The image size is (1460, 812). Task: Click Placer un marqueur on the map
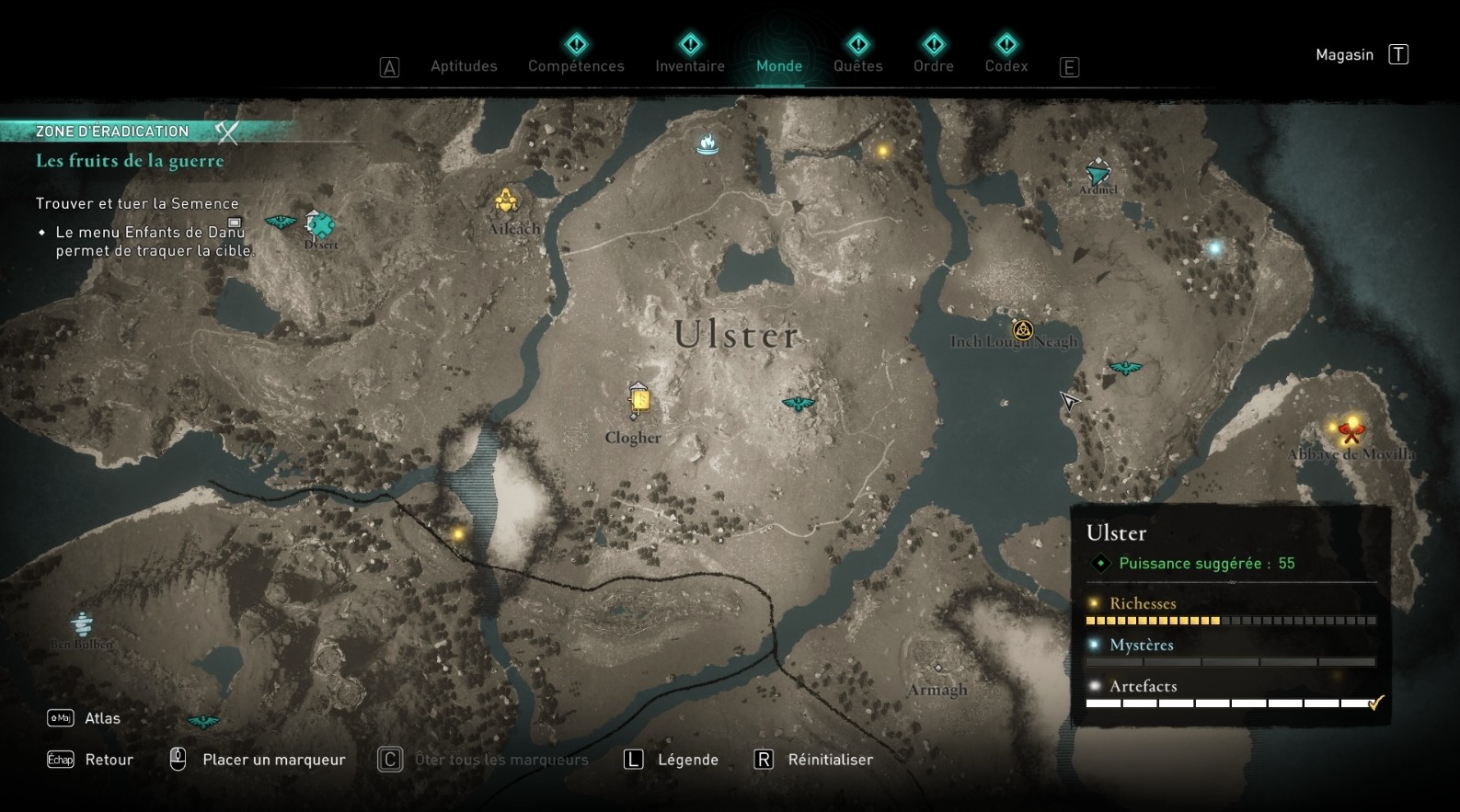click(272, 760)
